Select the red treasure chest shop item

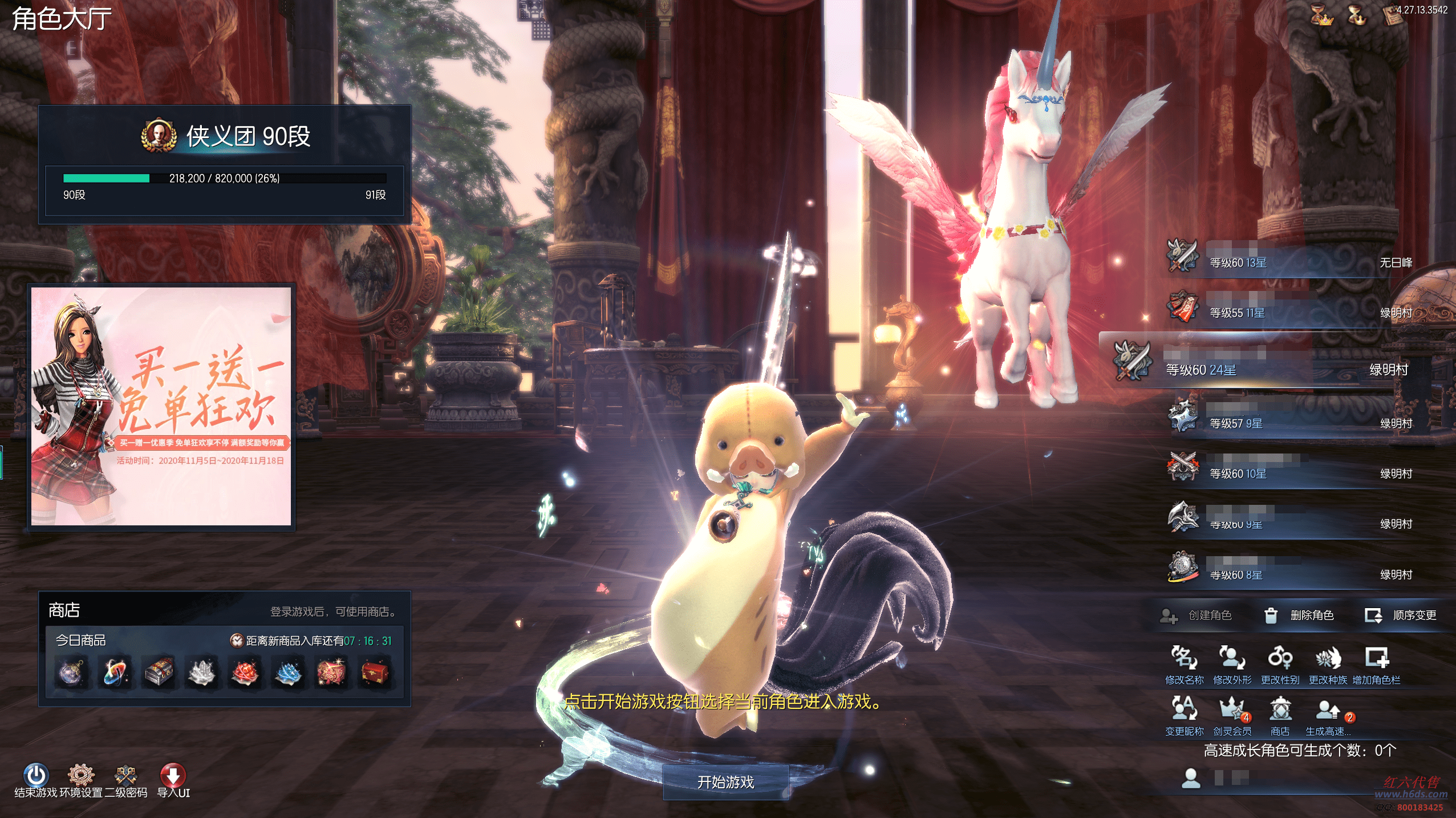coord(375,672)
